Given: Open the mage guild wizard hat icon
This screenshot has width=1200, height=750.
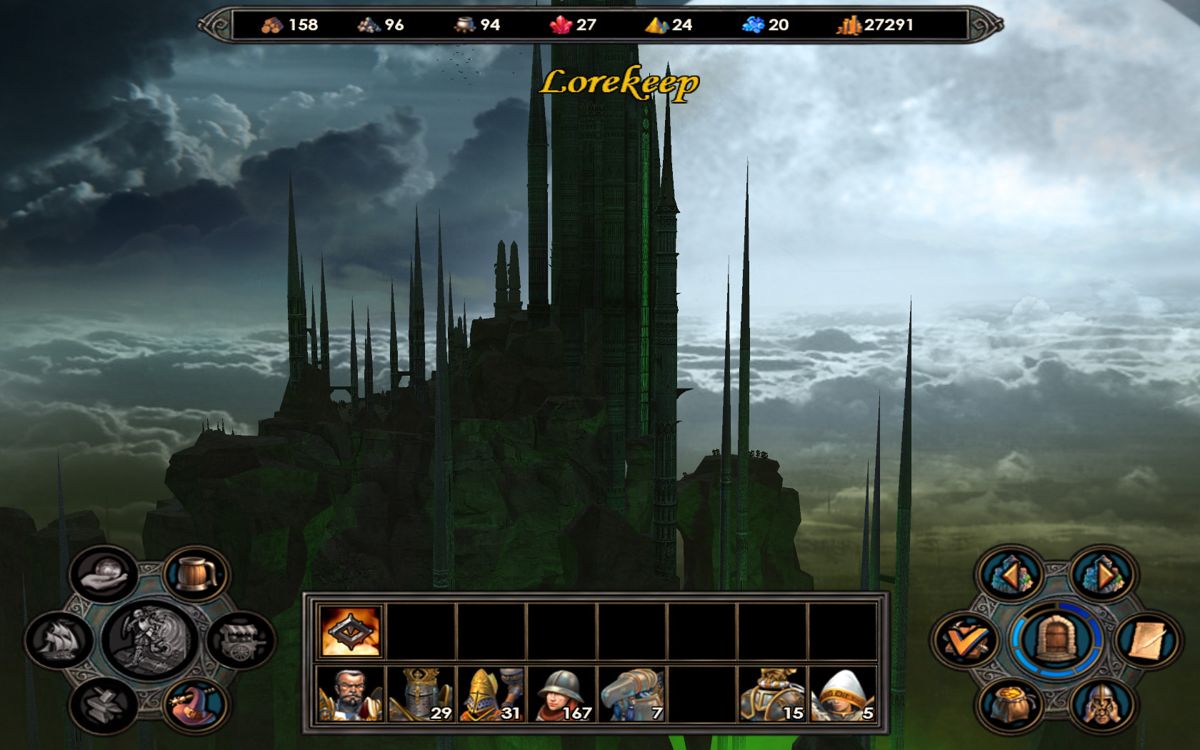Looking at the screenshot, I should pyautogui.click(x=196, y=705).
